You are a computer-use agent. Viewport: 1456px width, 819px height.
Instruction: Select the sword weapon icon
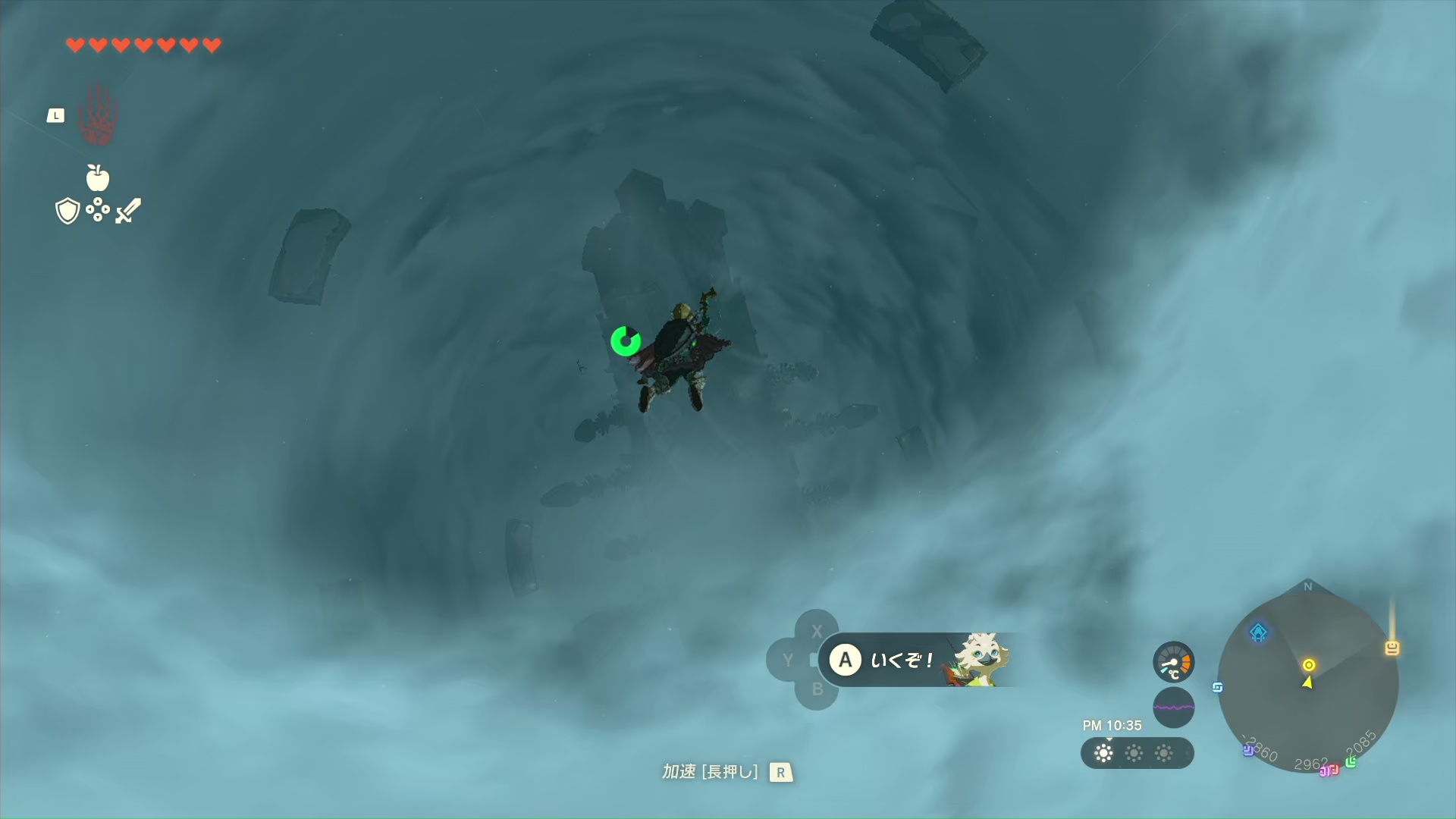(128, 211)
